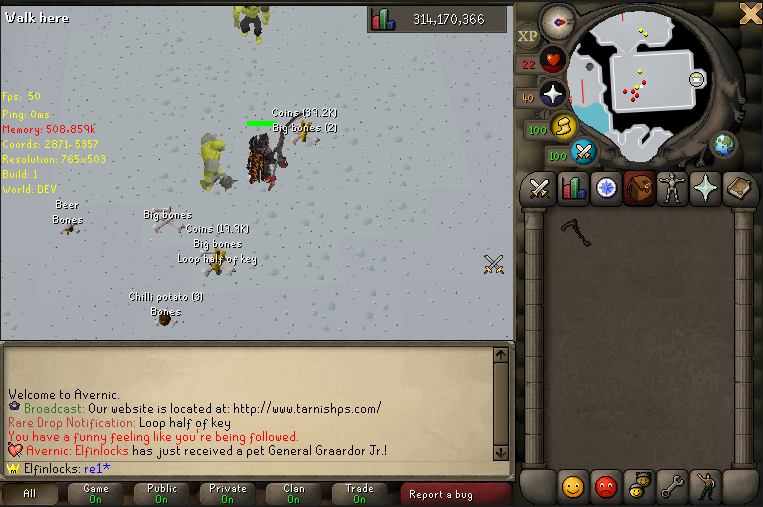Viewport: 763px width, 507px height.
Task: Close the window using the X button
Action: pyautogui.click(x=750, y=13)
